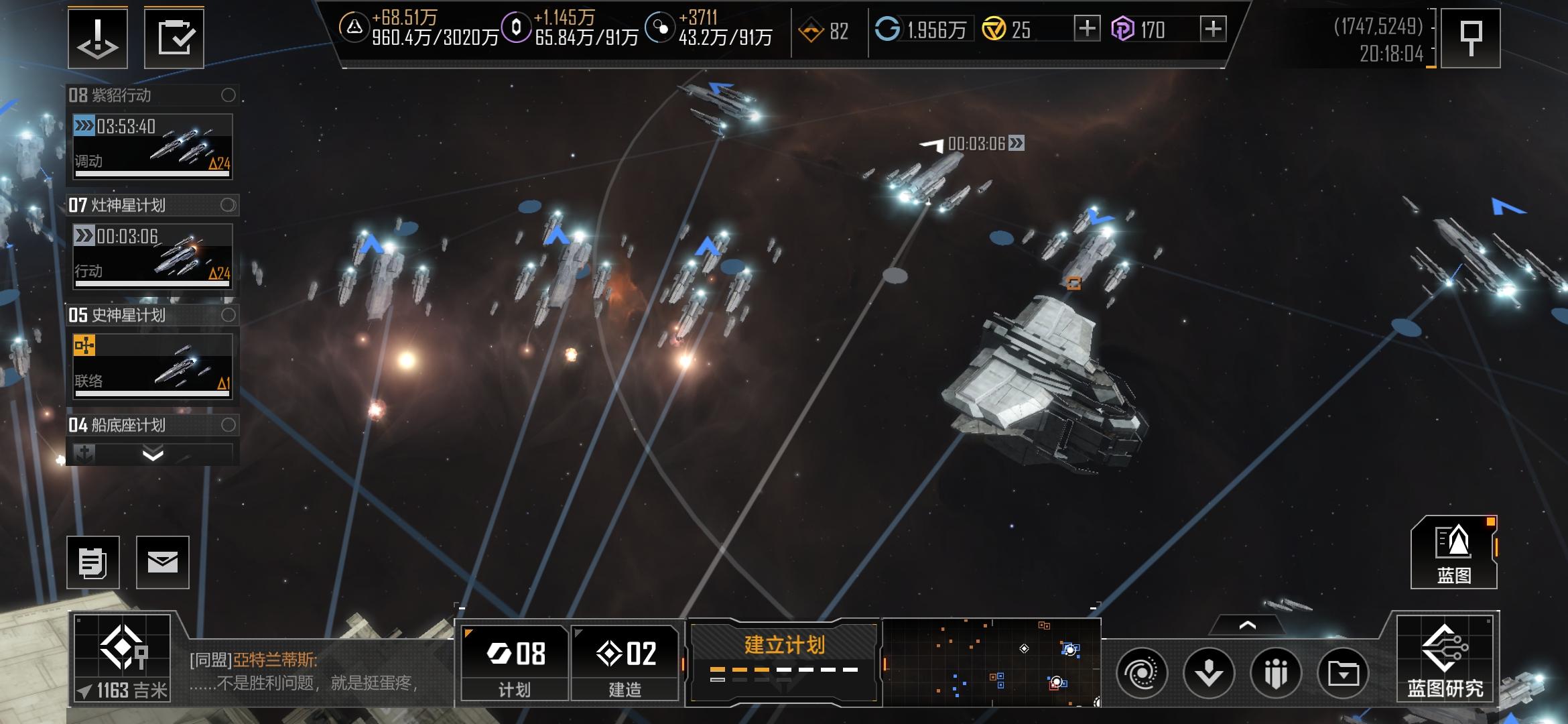Click the 建立计划 button
The width and height of the screenshot is (1568, 724).
click(784, 660)
